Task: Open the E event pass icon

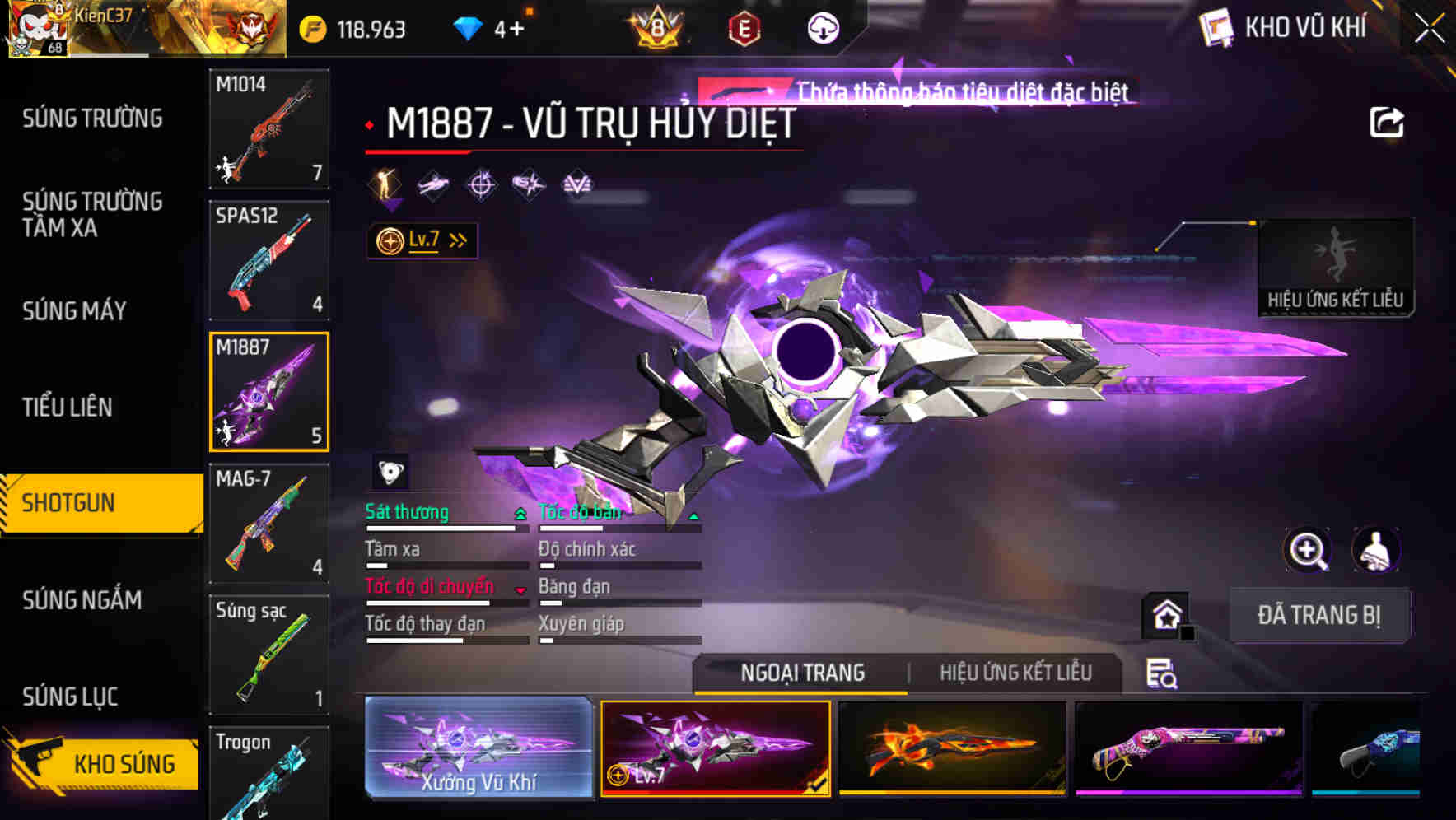Action: click(742, 27)
